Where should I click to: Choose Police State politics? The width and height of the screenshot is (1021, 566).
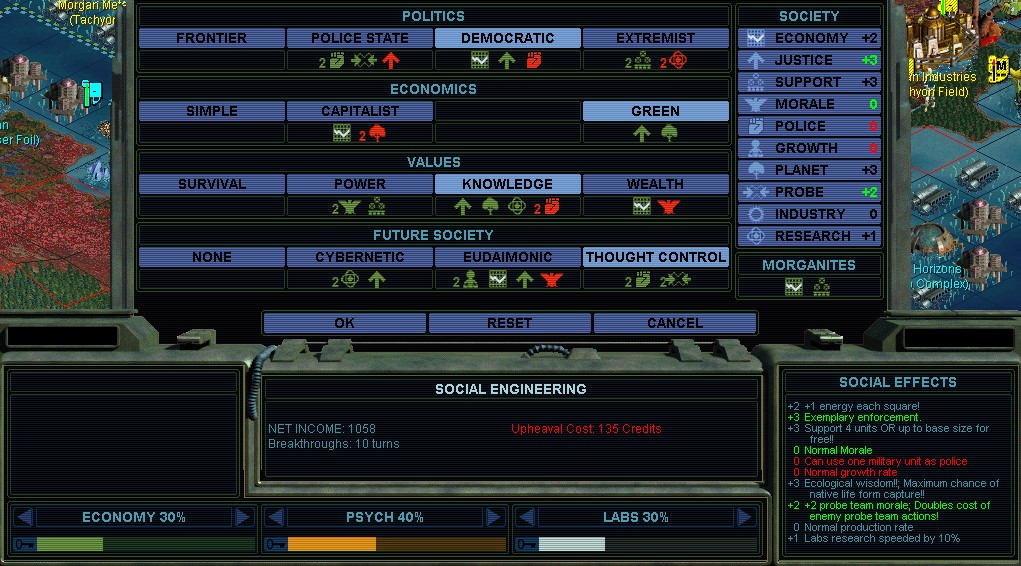[x=359, y=38]
